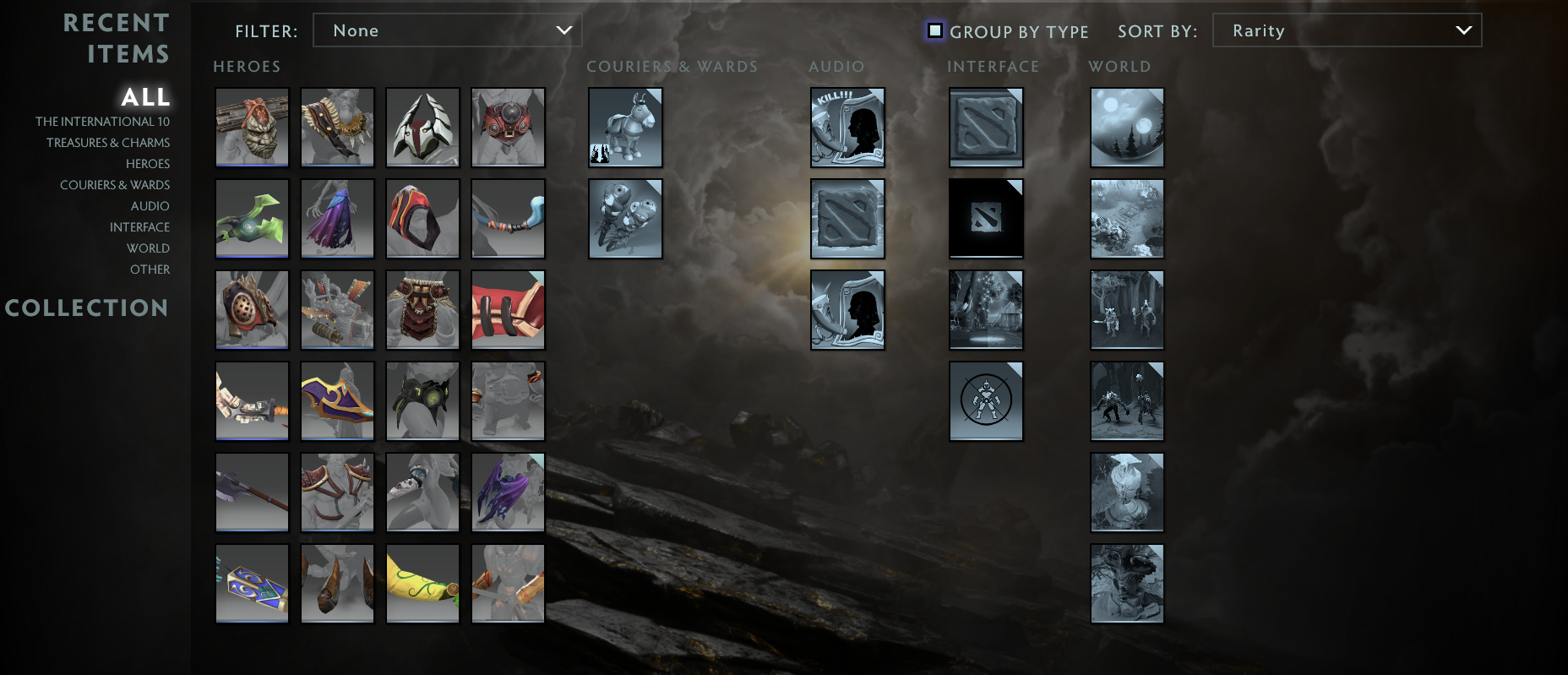
Task: Open the Sort By dropdown showing Rarity
Action: (x=1347, y=30)
